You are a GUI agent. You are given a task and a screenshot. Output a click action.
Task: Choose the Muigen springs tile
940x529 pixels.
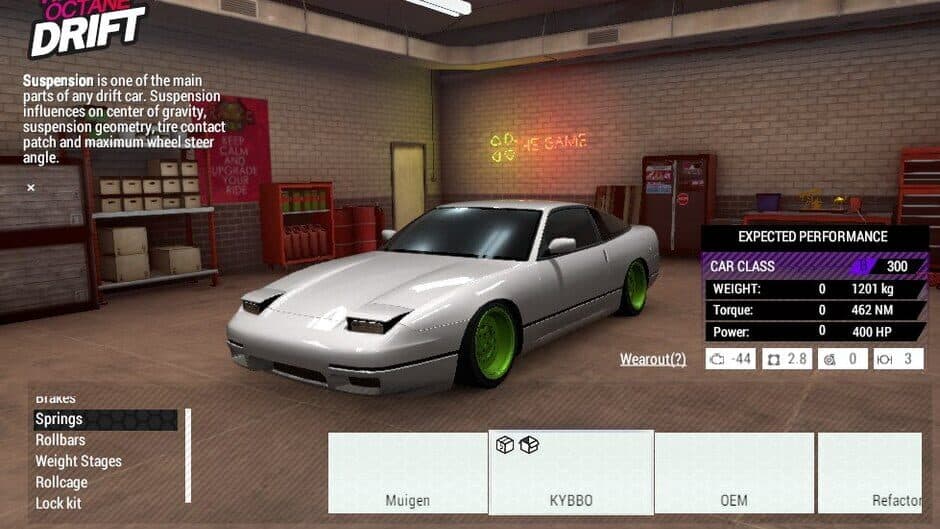tap(408, 473)
